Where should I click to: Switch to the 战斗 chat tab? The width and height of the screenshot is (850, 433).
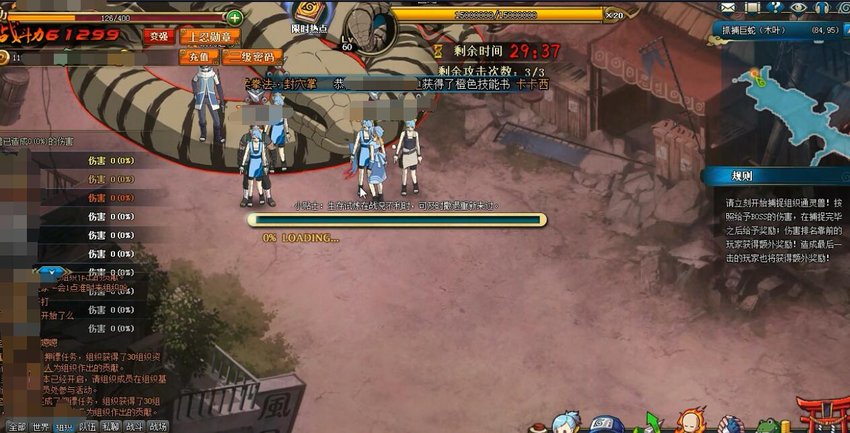point(135,425)
